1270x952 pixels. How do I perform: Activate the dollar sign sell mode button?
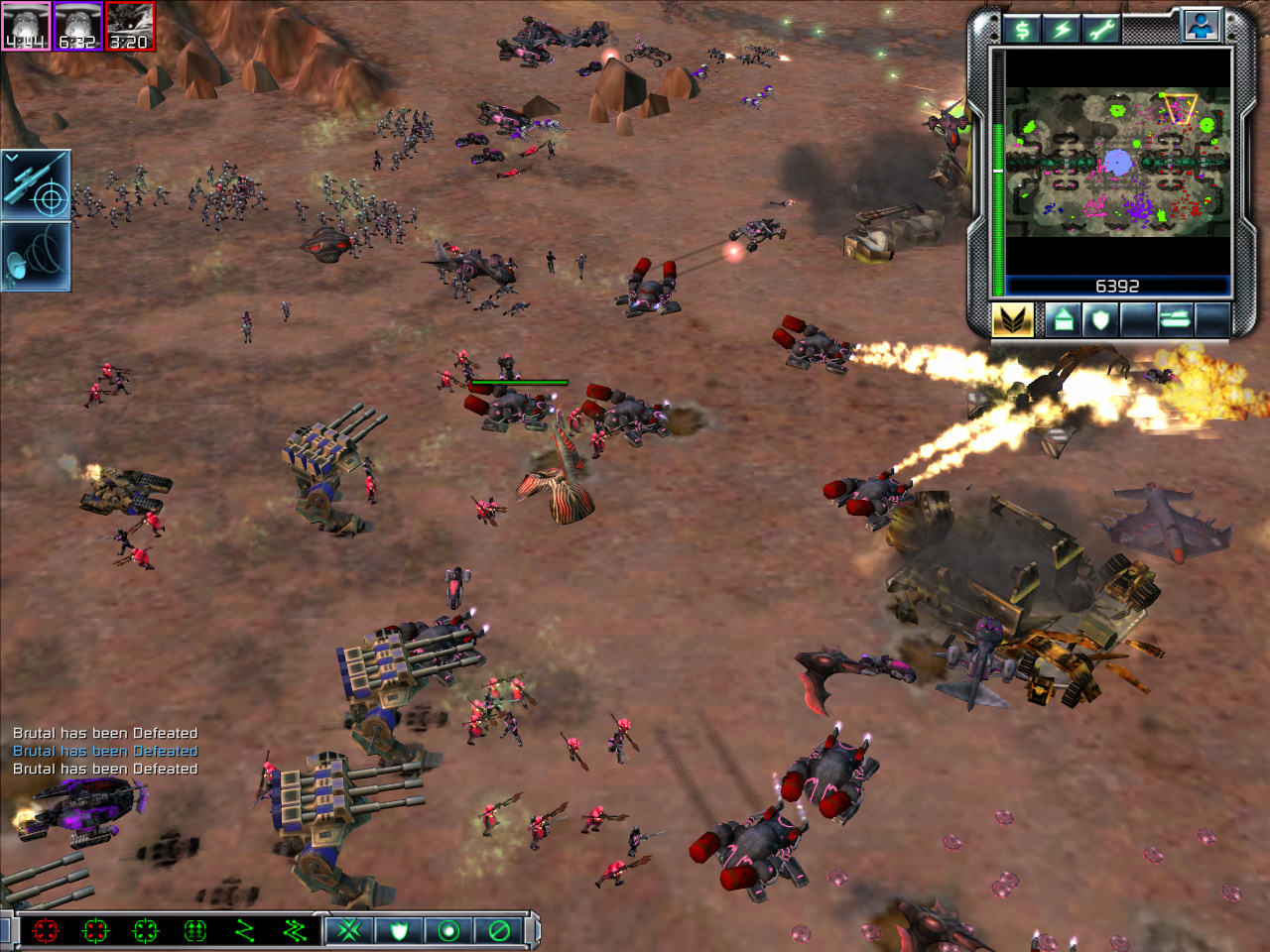coord(1021,29)
